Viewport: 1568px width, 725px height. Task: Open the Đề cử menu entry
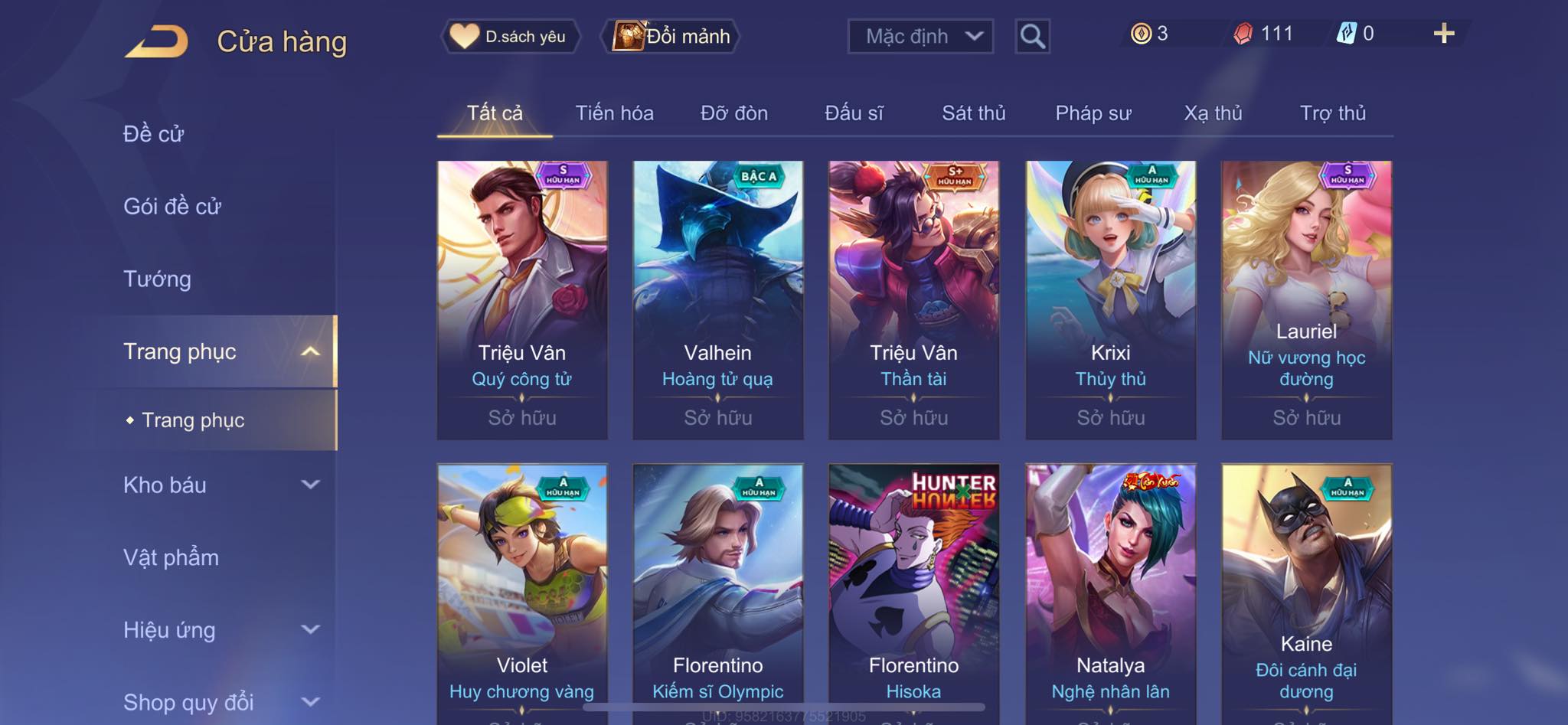(x=154, y=134)
